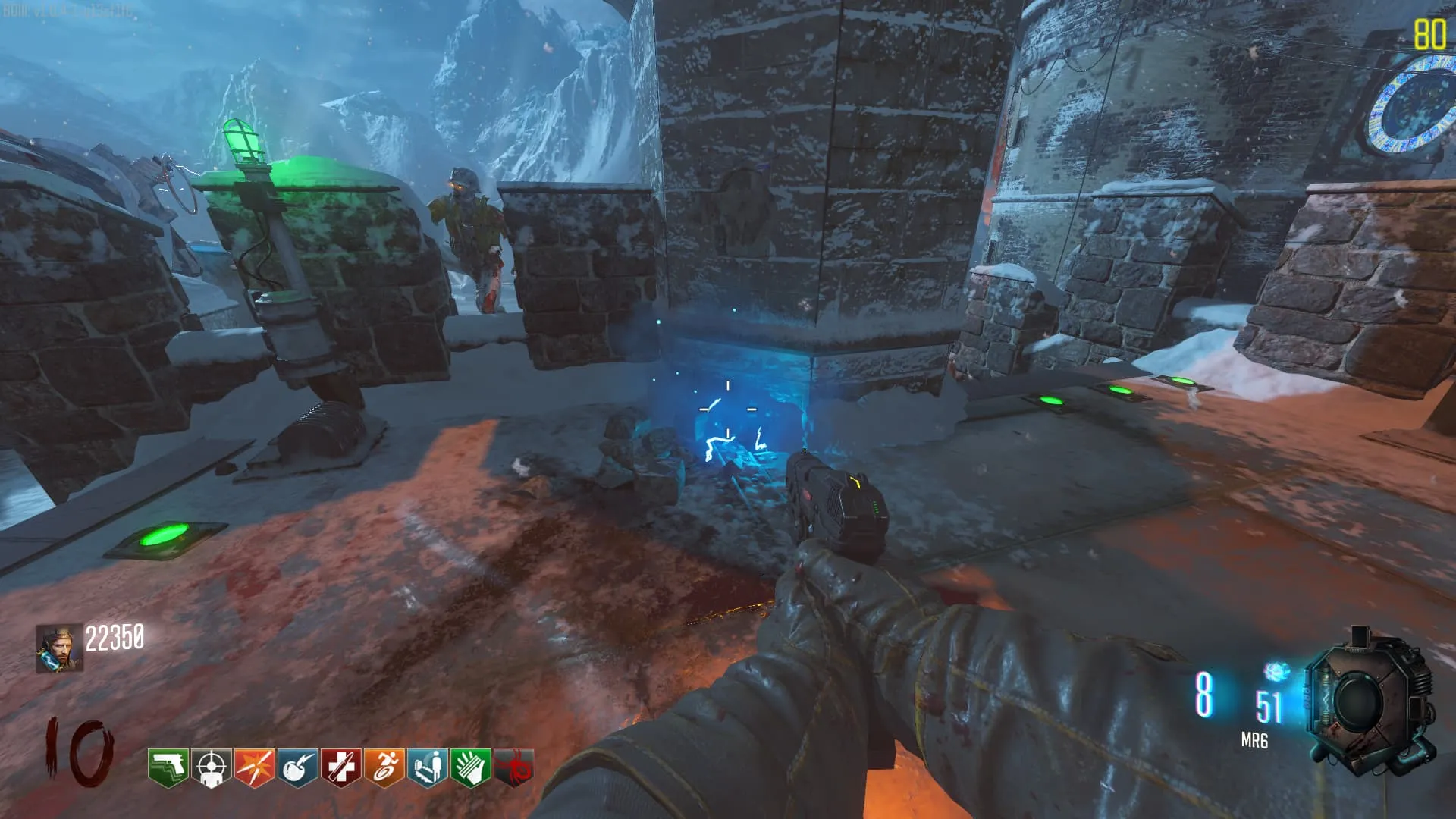Select the Deadshot Daiquiri crosshair perk icon

click(x=211, y=767)
